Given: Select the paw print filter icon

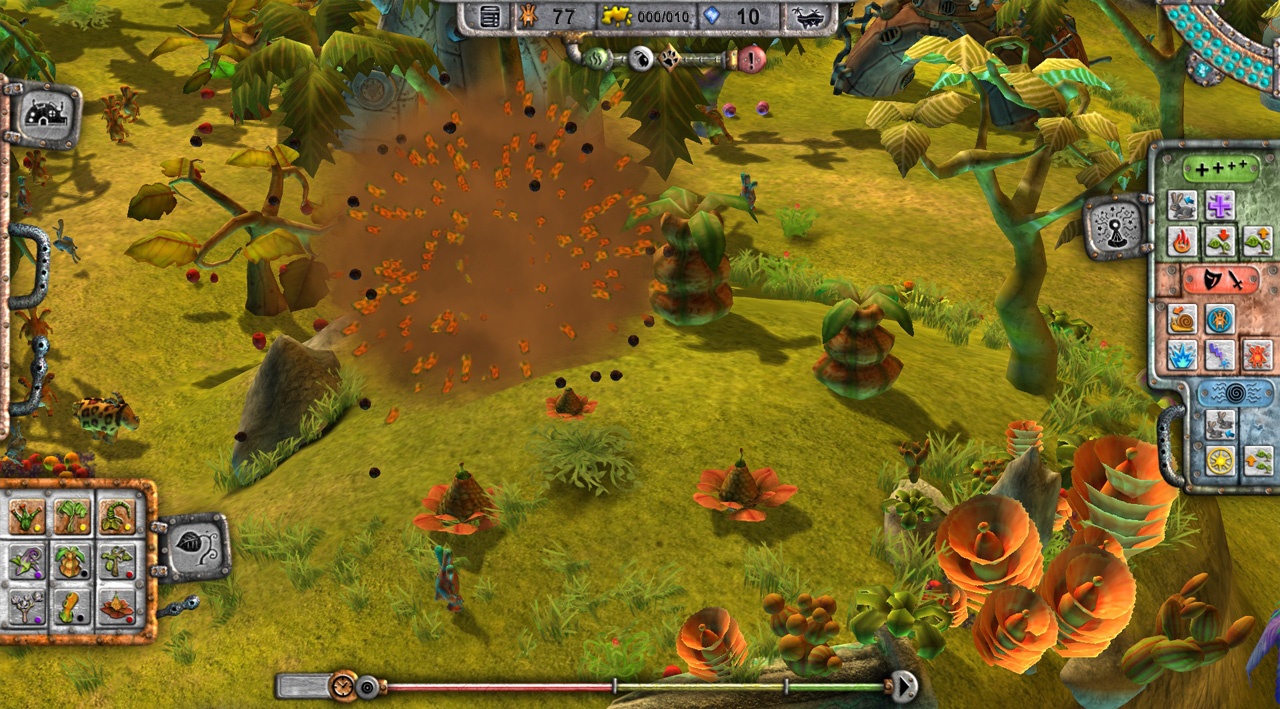Looking at the screenshot, I should (x=667, y=59).
